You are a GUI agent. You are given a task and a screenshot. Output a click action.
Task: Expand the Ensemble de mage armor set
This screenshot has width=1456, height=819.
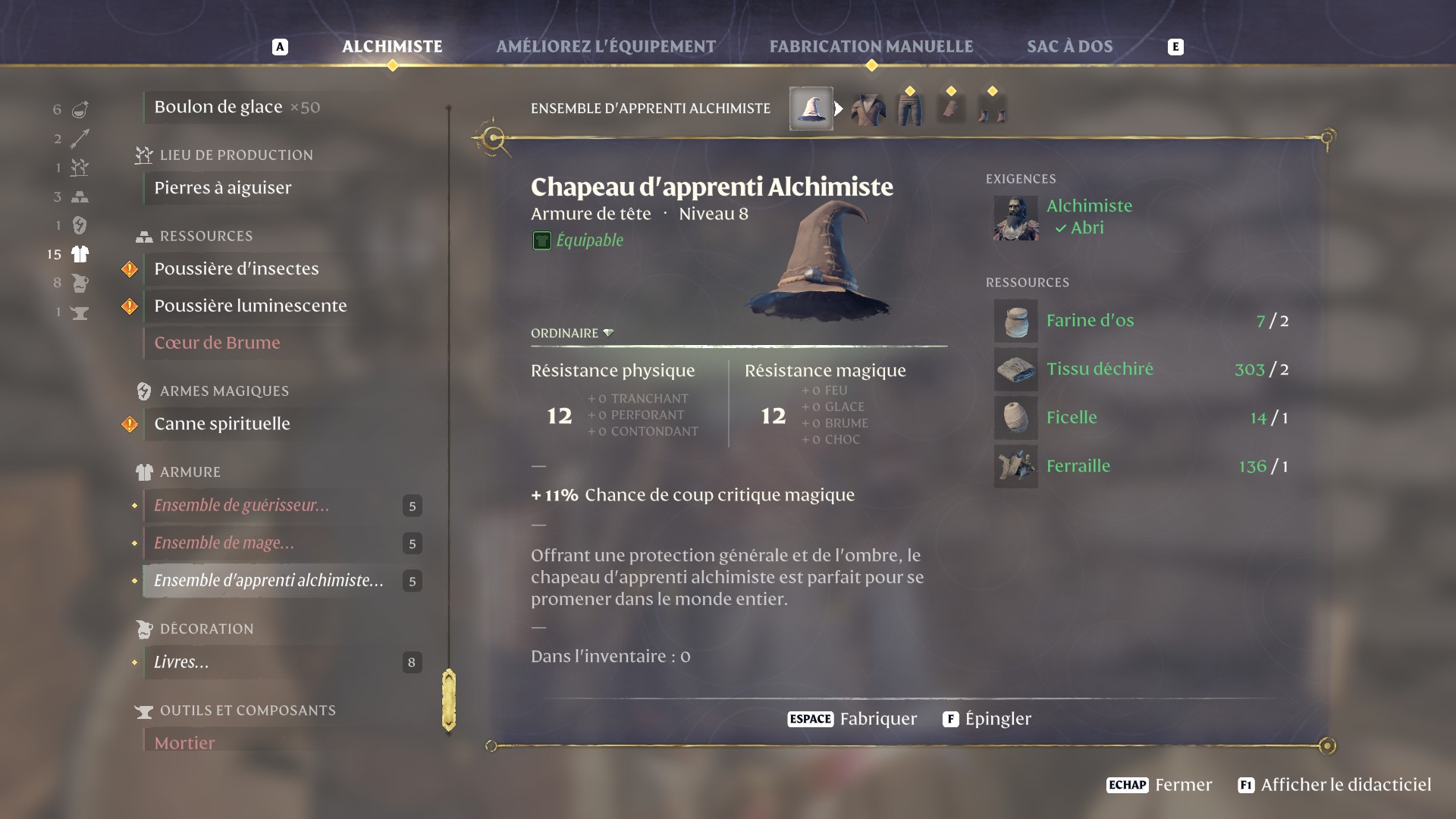[x=224, y=543]
